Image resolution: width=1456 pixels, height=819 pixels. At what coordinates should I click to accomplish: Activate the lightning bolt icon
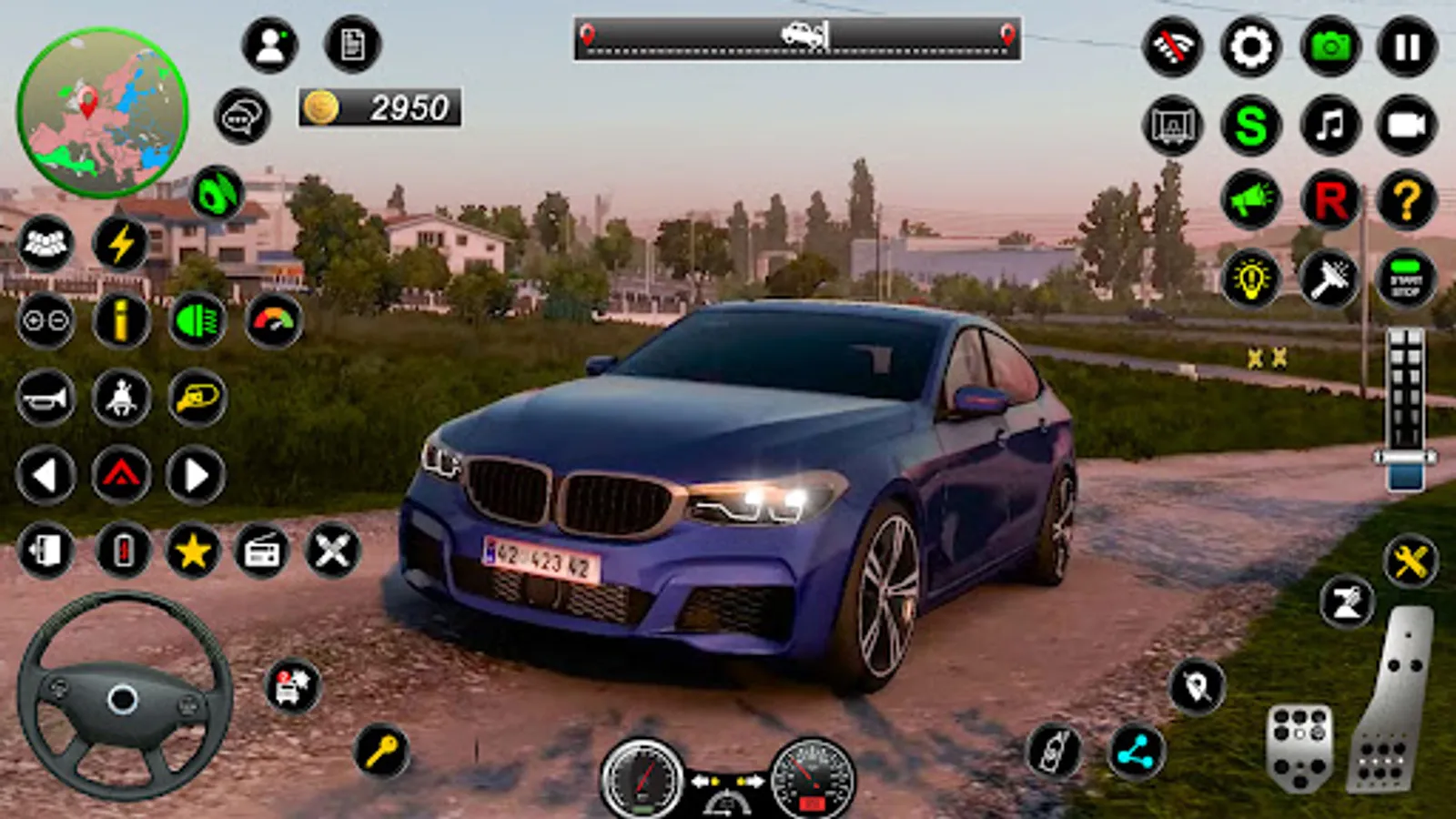click(x=121, y=244)
